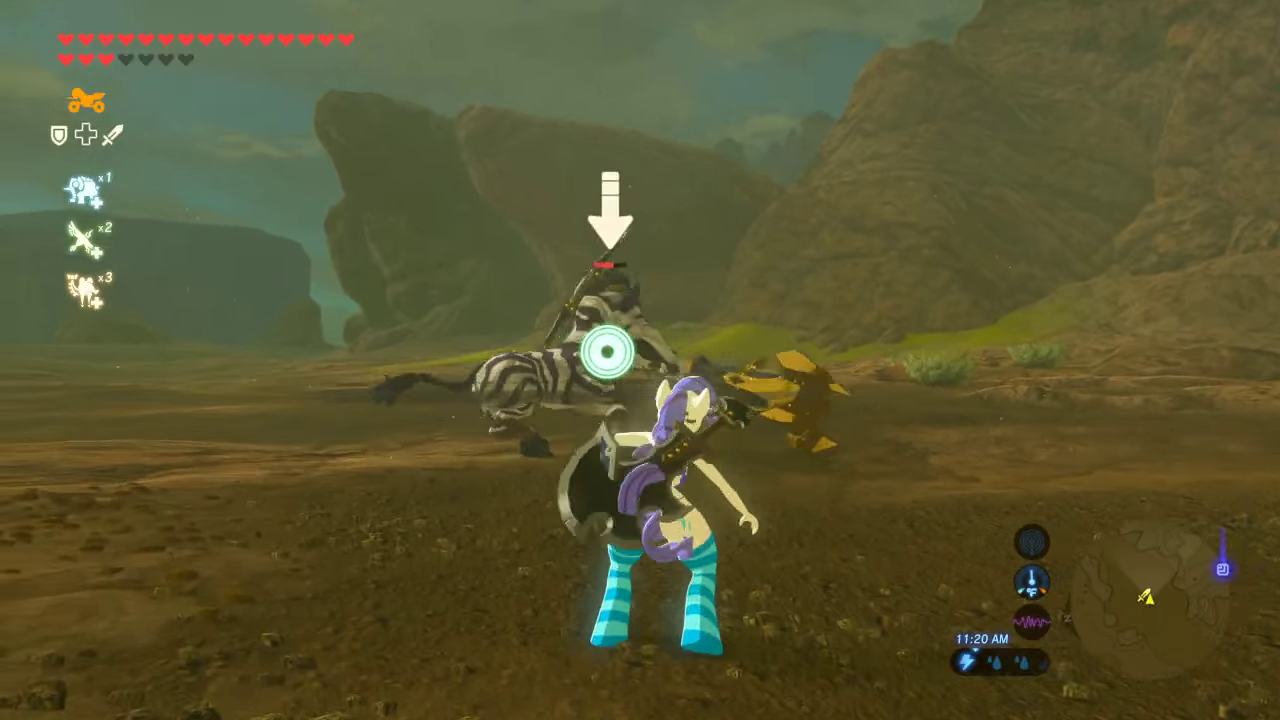The width and height of the screenshot is (1280, 720).
Task: Click the Sheikah Sensor radar icon
Action: point(1032,542)
